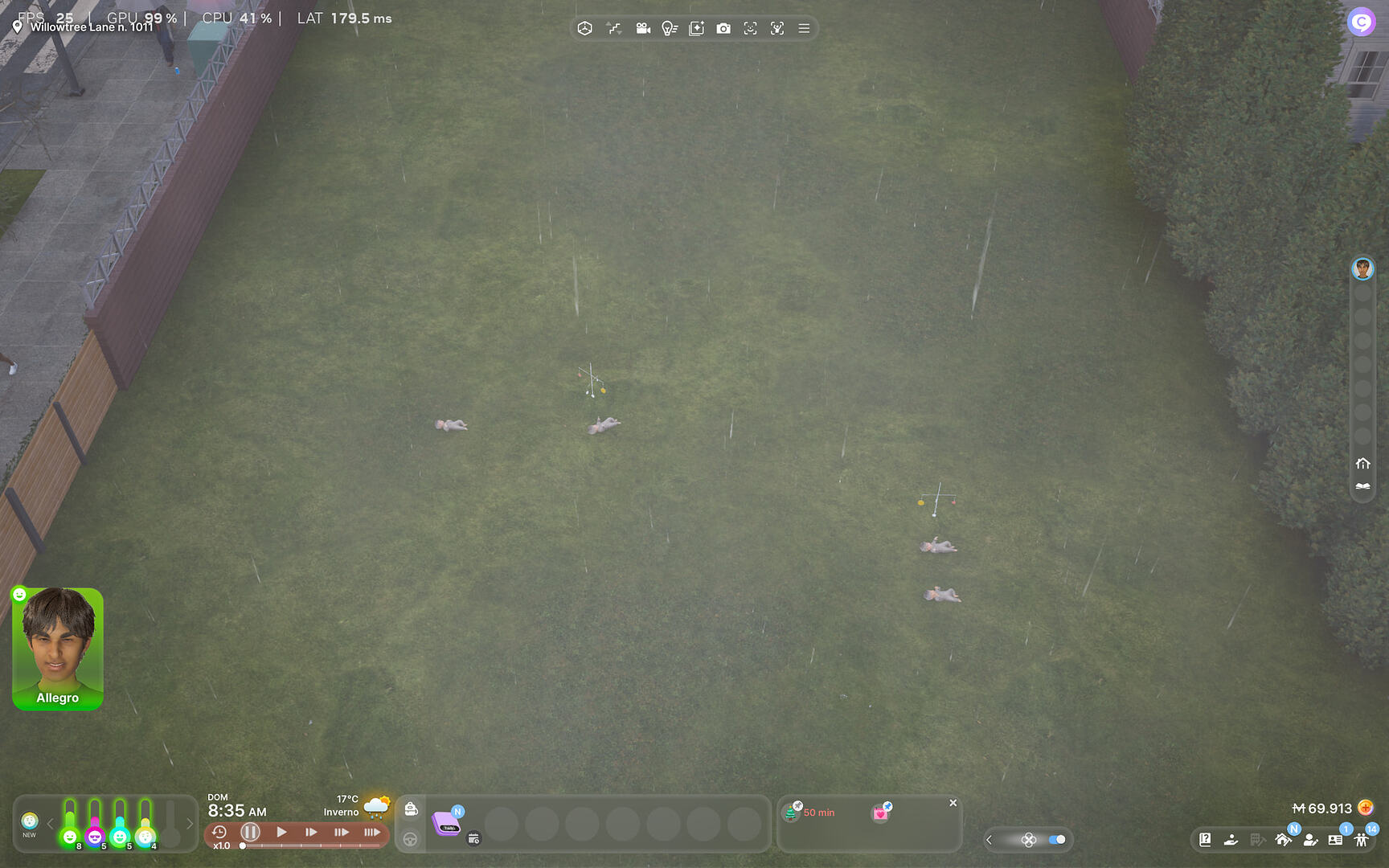Select the face capture frame icon
Image resolution: width=1389 pixels, height=868 pixels.
[x=750, y=28]
